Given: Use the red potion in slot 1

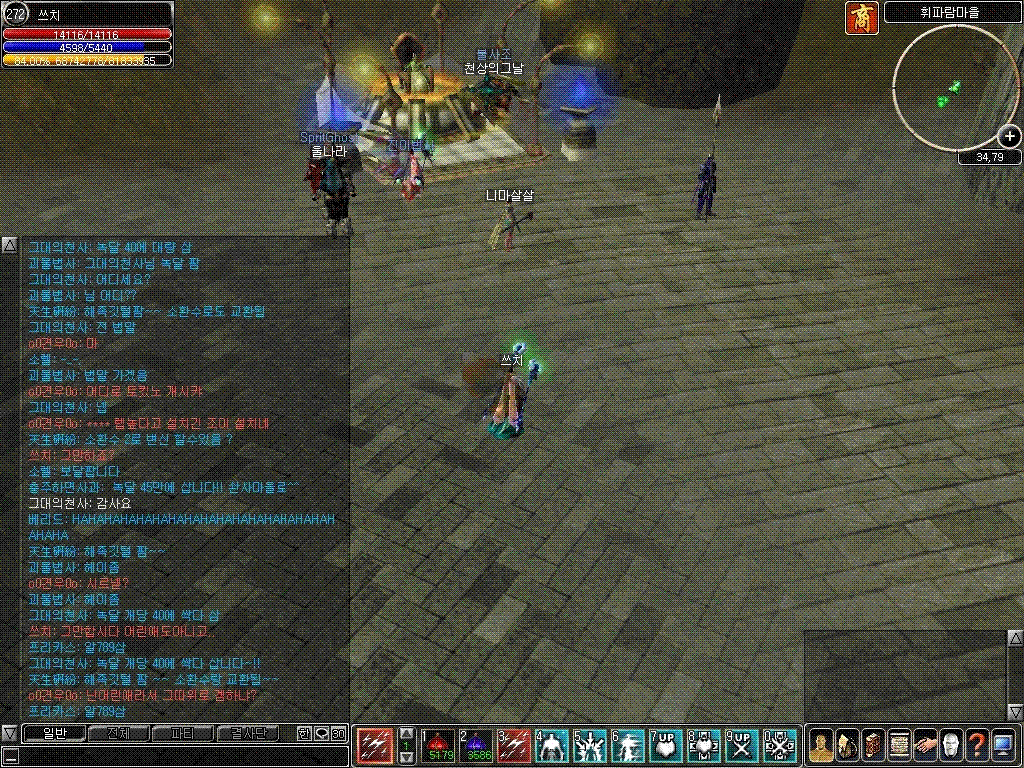Looking at the screenshot, I should (439, 746).
